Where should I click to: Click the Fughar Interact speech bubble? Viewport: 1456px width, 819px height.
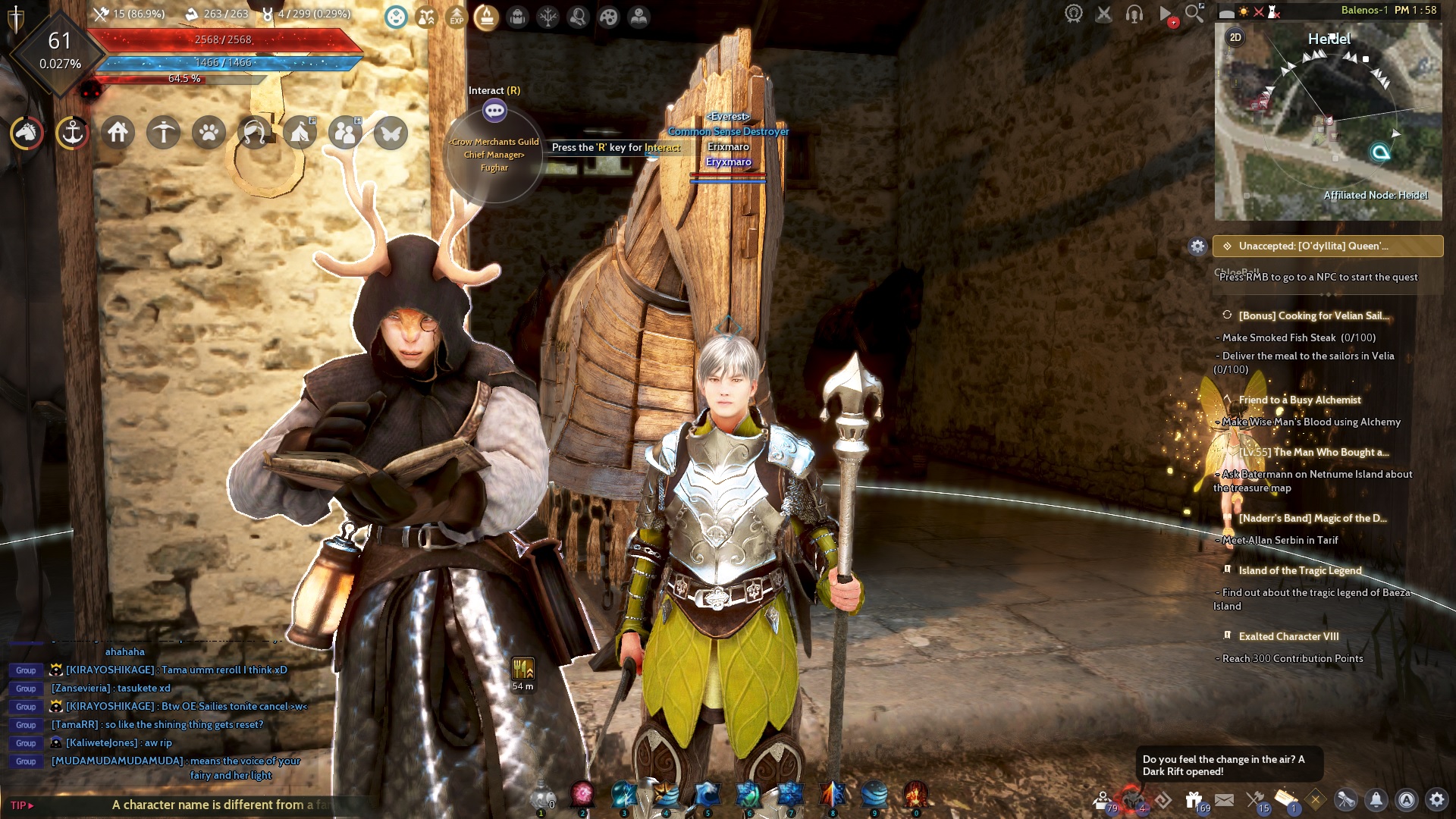(x=496, y=110)
